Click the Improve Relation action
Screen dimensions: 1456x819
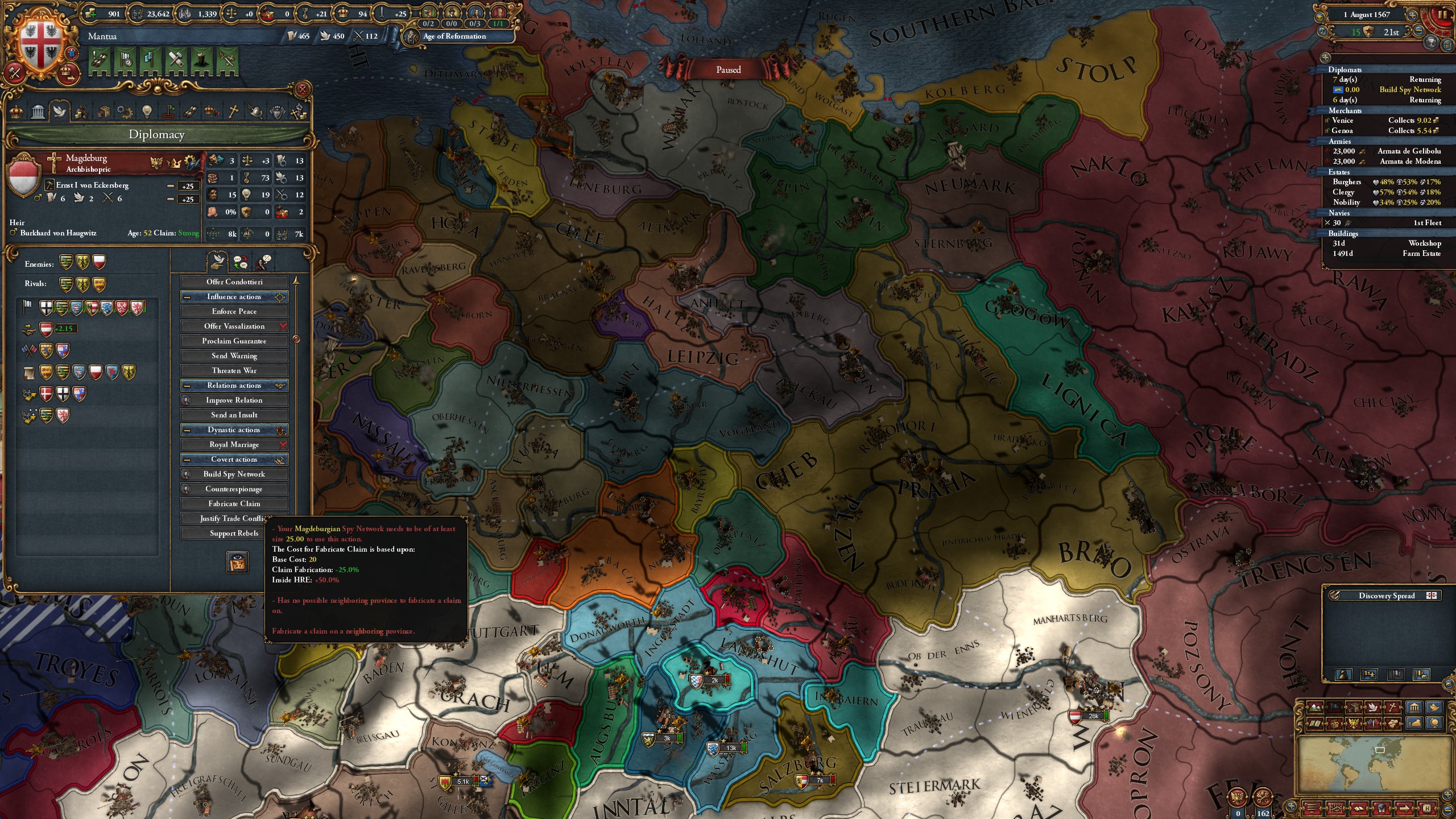[234, 400]
